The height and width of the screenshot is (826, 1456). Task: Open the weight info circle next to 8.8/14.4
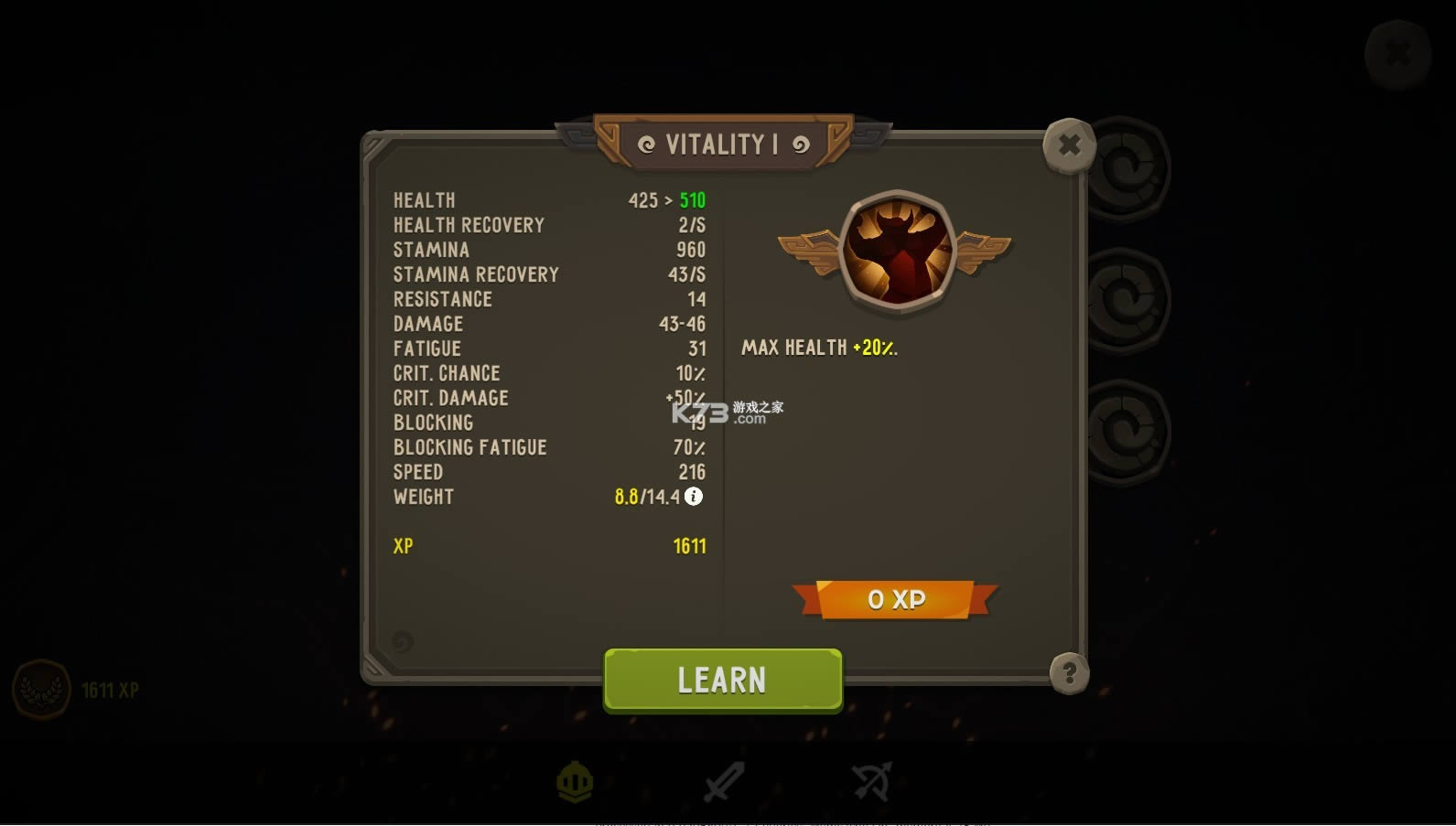click(693, 497)
